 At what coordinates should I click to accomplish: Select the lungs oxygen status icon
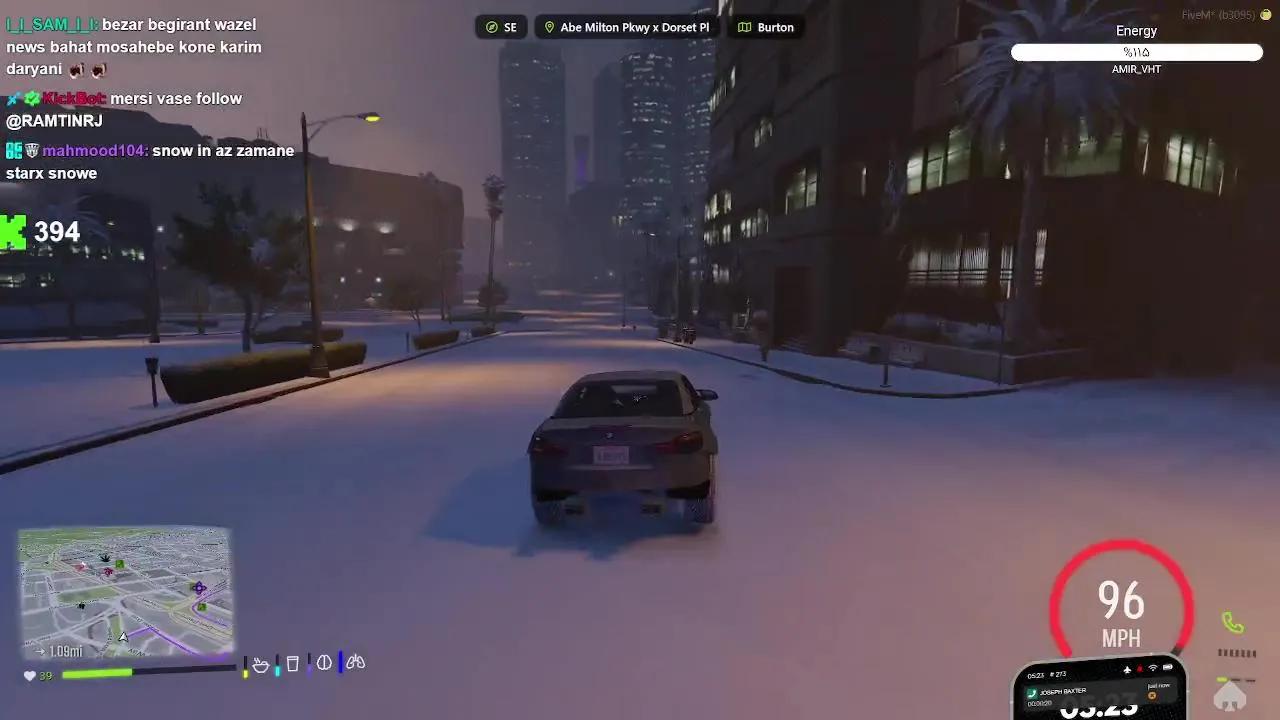(x=355, y=662)
